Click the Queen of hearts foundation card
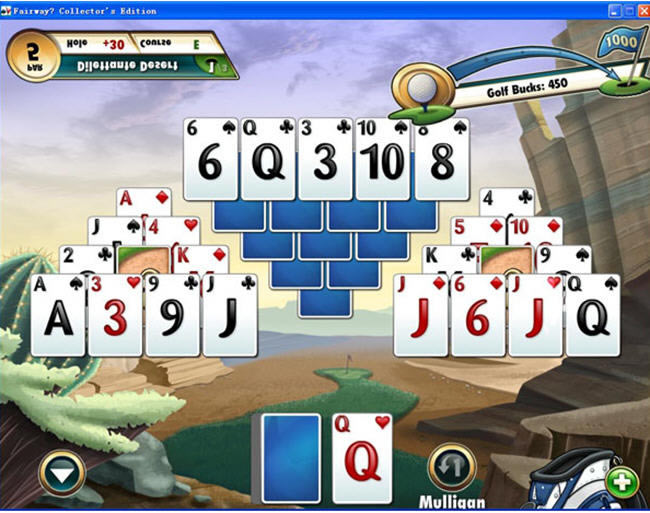The height and width of the screenshot is (513, 650). tap(362, 458)
